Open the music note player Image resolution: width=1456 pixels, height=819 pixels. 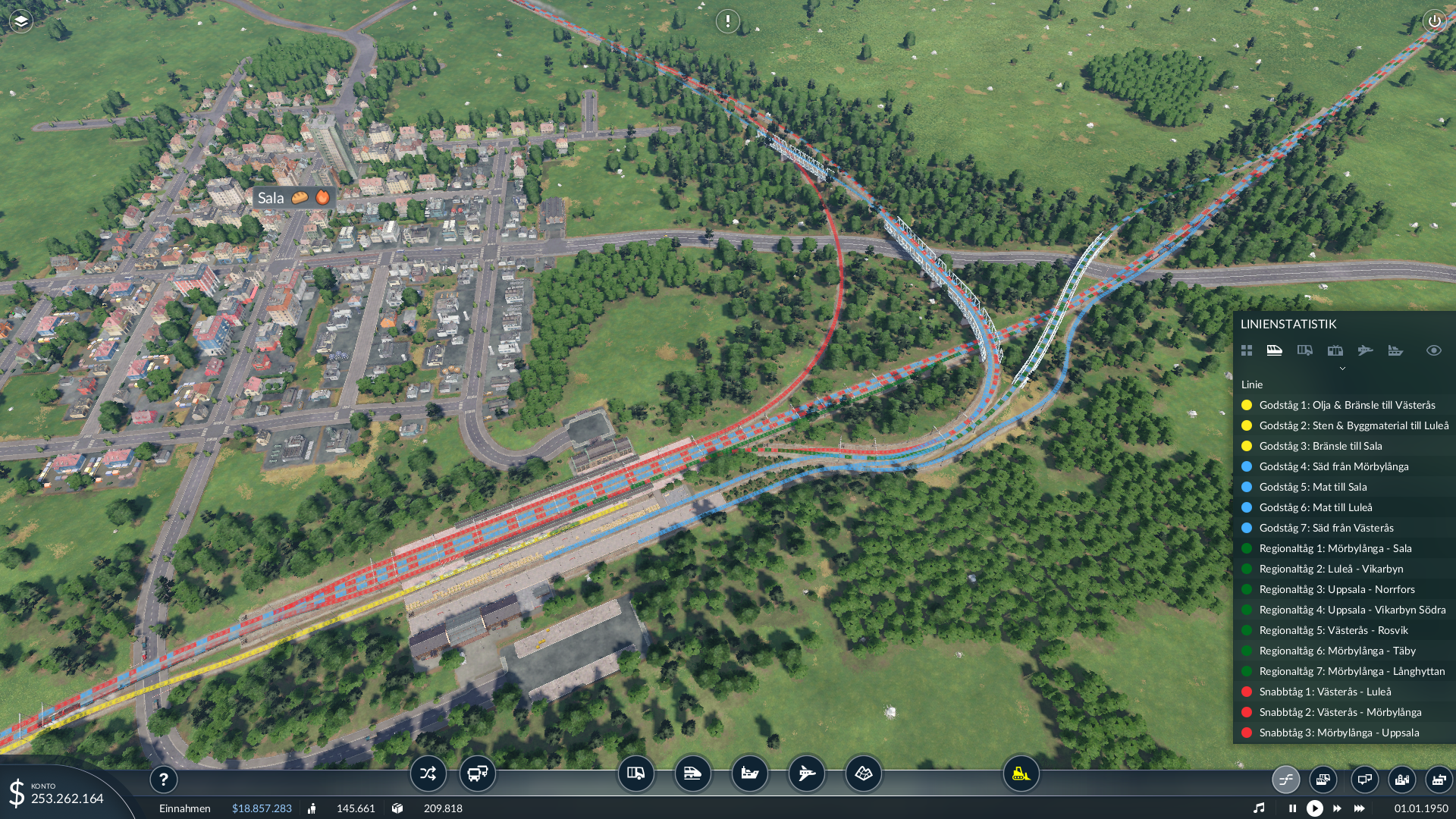[x=1259, y=808]
